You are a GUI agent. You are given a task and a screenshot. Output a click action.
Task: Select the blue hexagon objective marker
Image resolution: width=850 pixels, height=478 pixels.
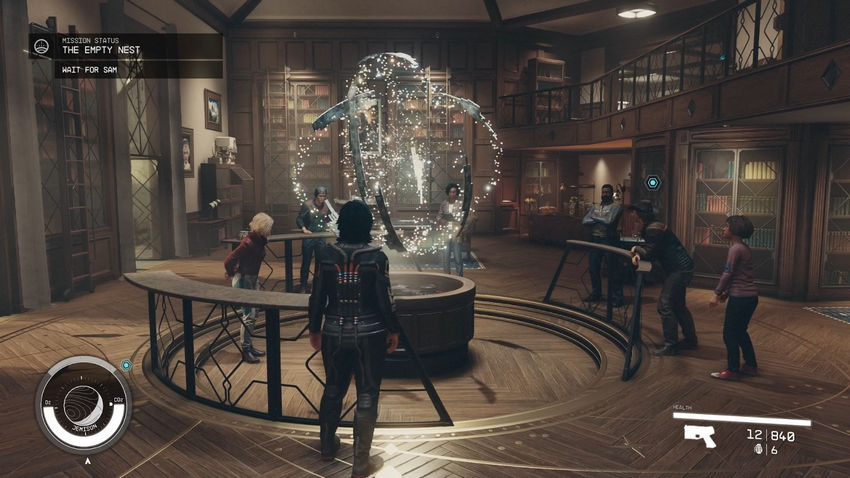pyautogui.click(x=653, y=183)
